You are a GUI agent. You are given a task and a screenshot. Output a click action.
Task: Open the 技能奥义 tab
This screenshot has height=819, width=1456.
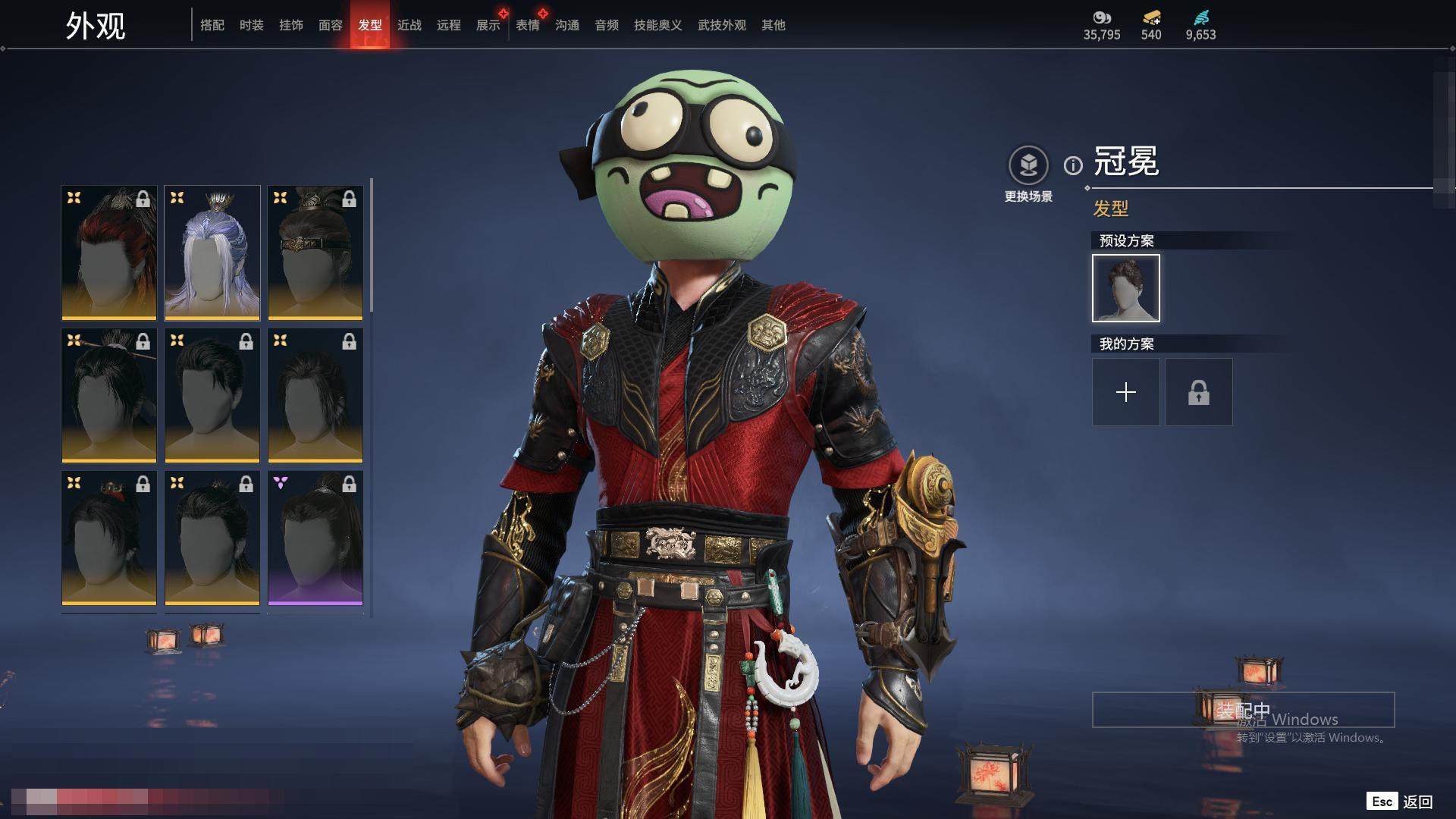[x=658, y=25]
